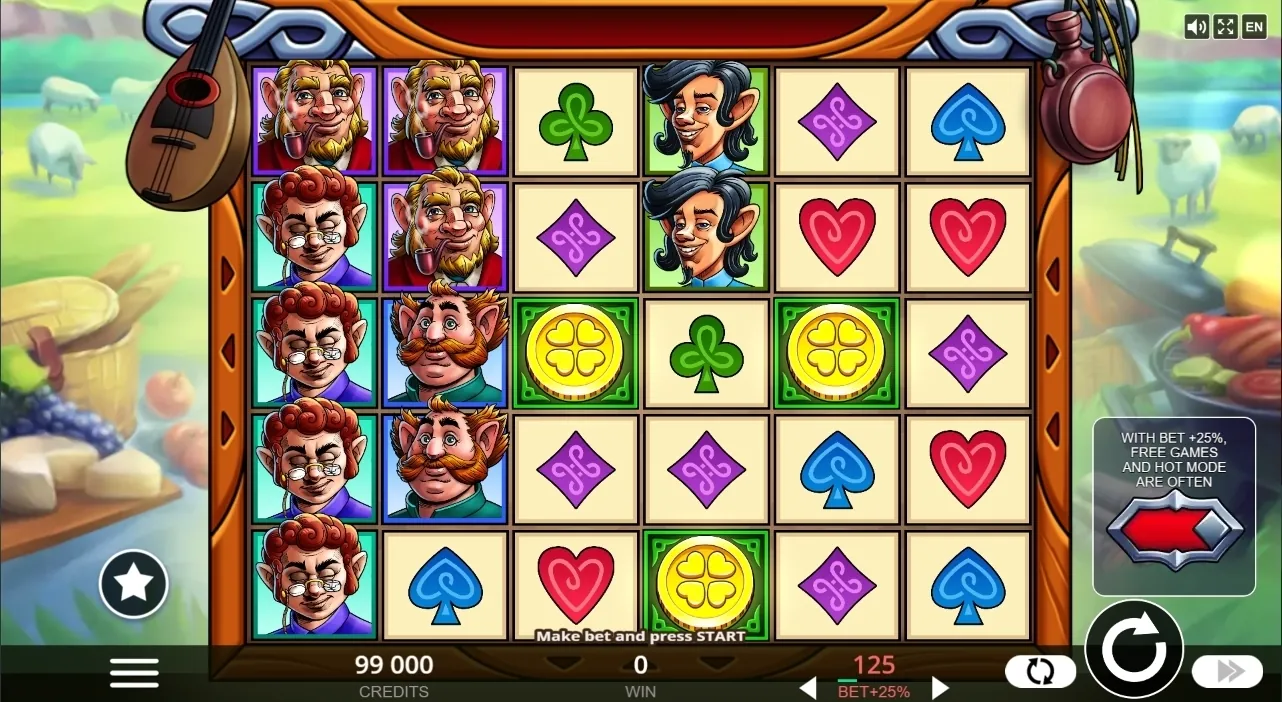Screen dimensions: 1282x702
Task: Open the hamburger menu
Action: (x=134, y=672)
